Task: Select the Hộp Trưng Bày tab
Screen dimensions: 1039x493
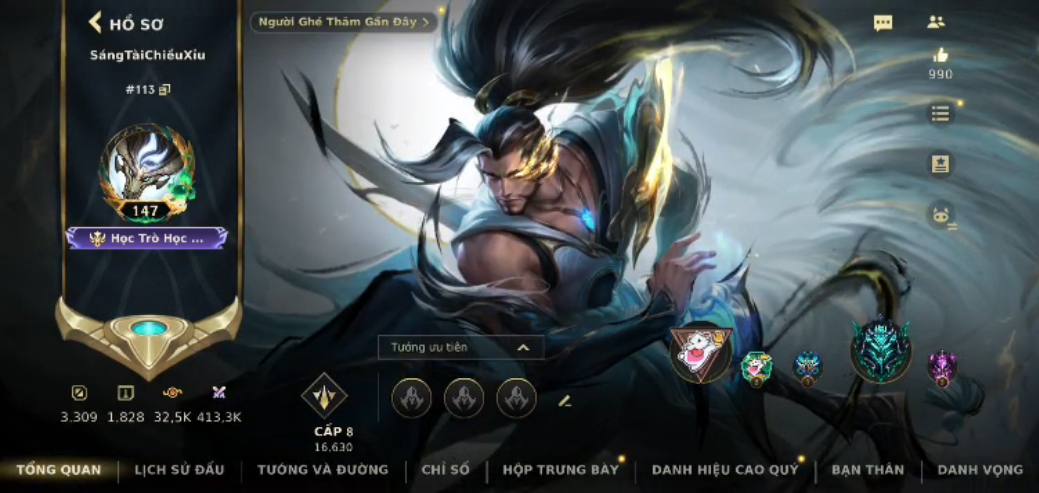Action: point(560,470)
